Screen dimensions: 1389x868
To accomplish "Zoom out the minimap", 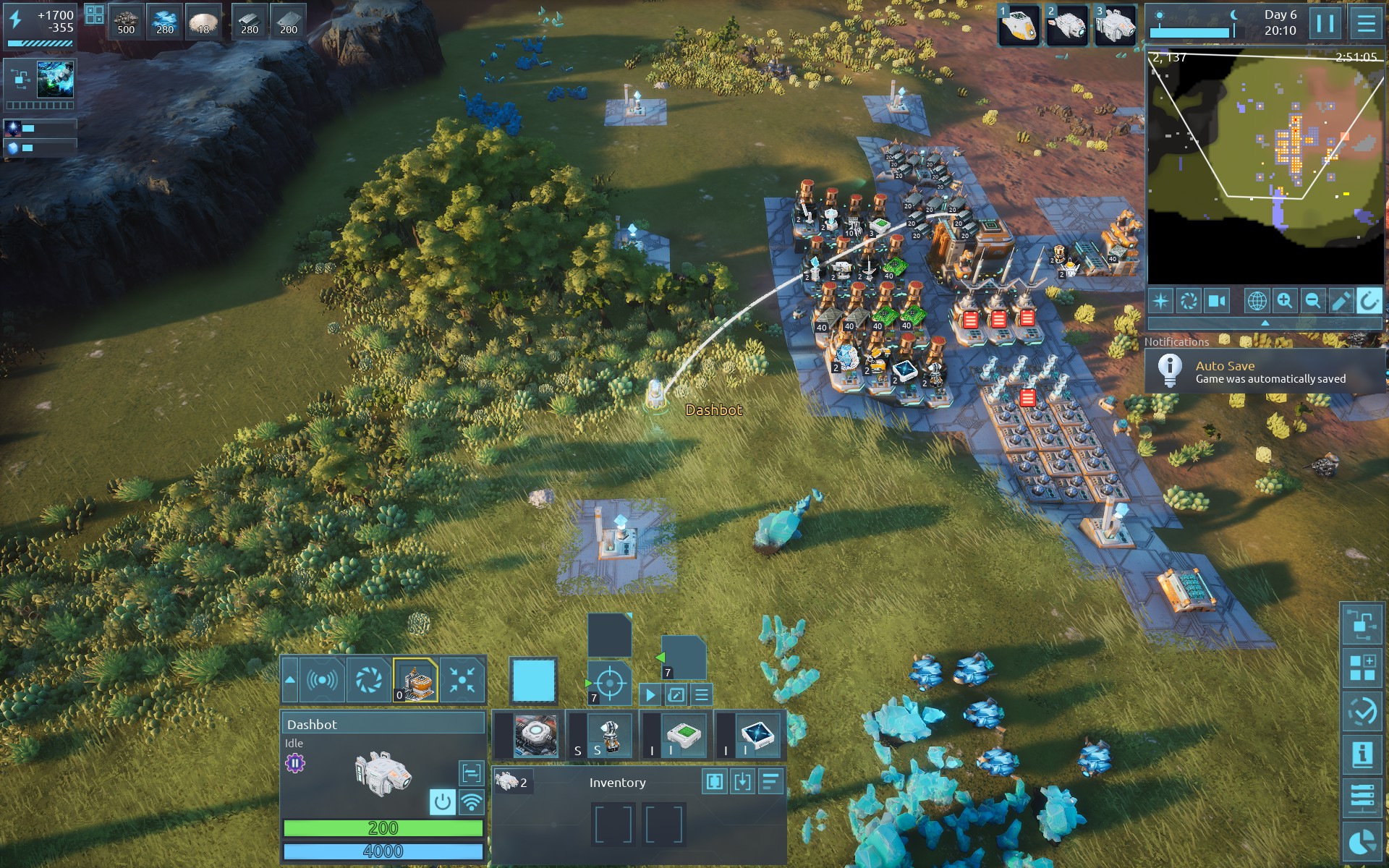I will [1312, 301].
